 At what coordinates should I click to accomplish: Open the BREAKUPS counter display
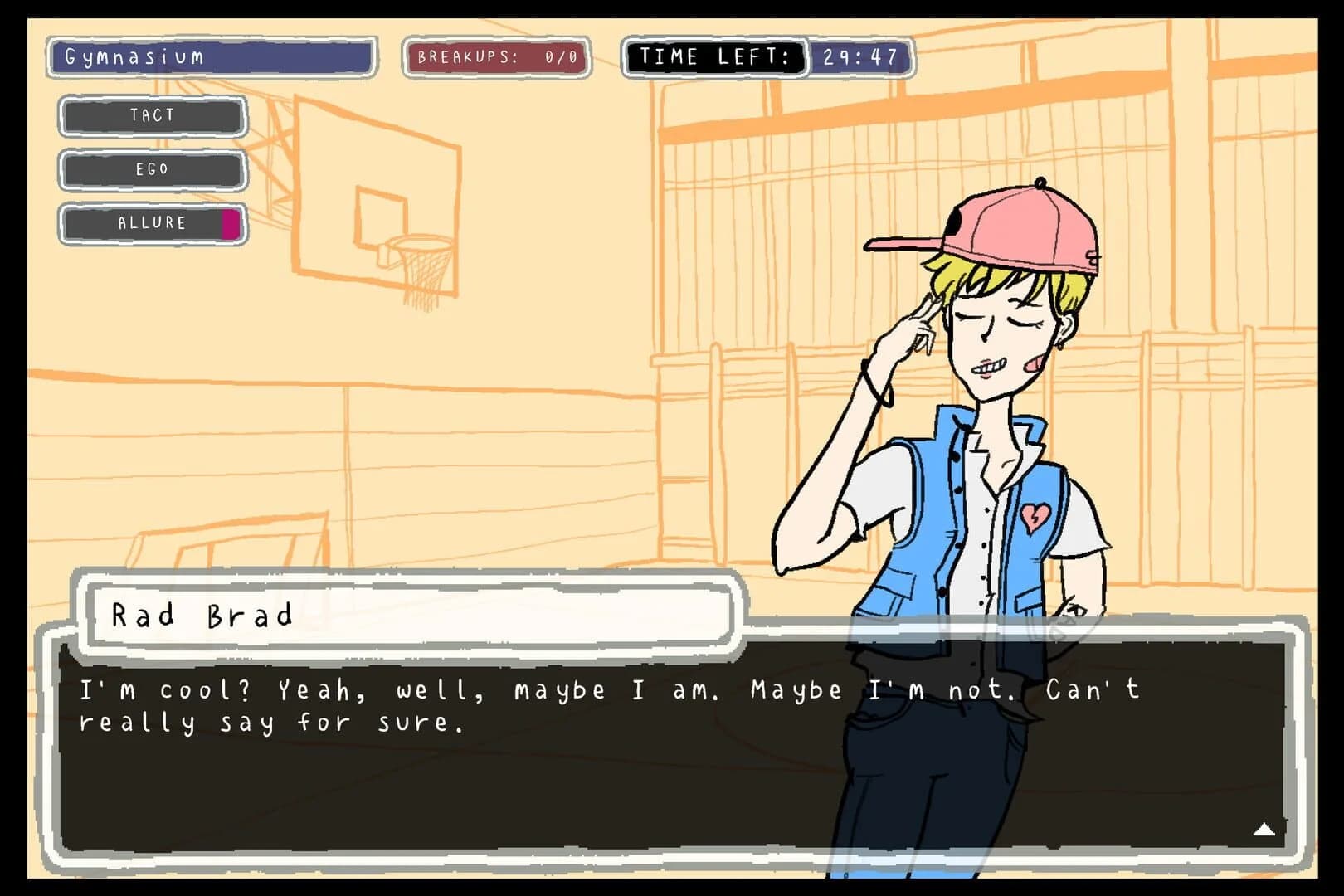[x=495, y=56]
